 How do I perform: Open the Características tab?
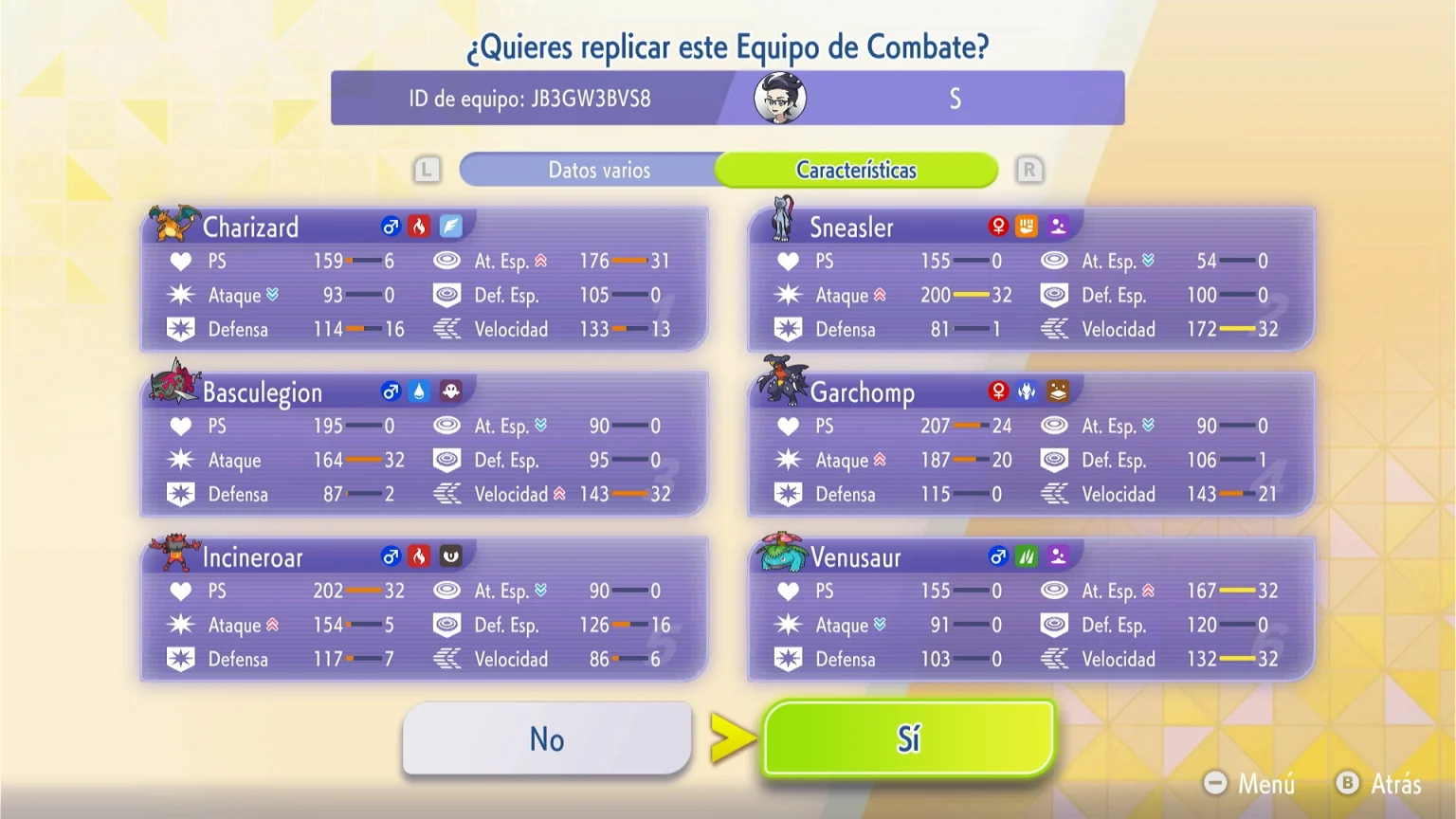click(x=856, y=170)
